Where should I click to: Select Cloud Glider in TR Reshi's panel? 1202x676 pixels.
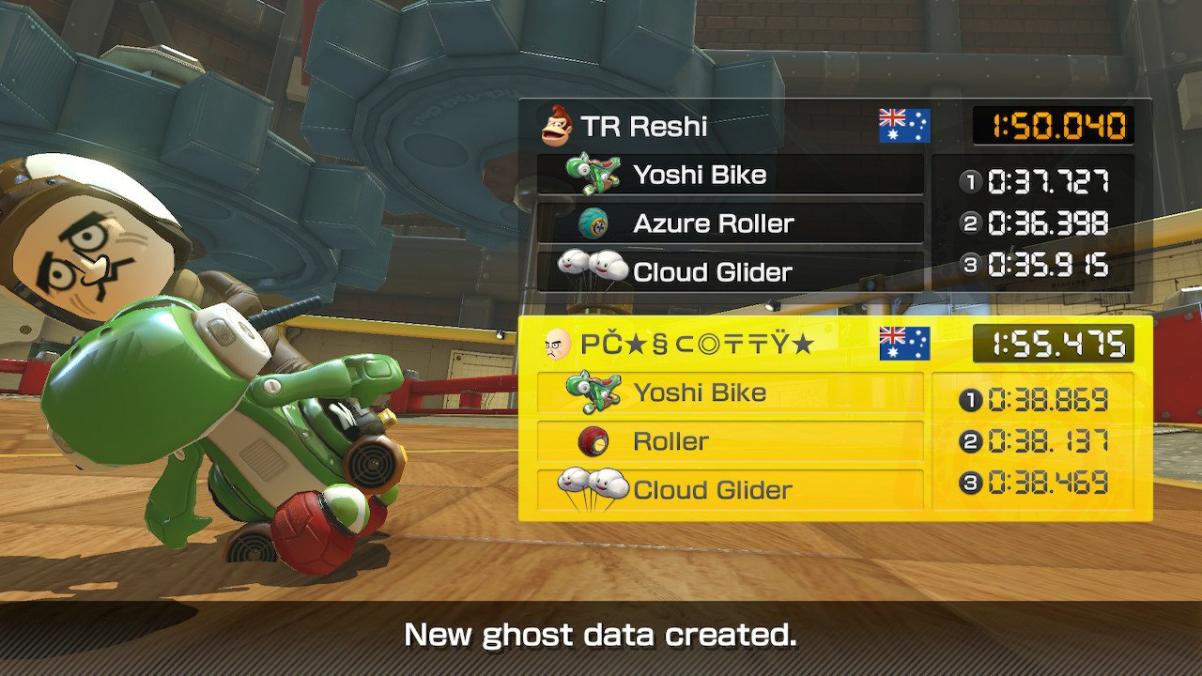730,271
